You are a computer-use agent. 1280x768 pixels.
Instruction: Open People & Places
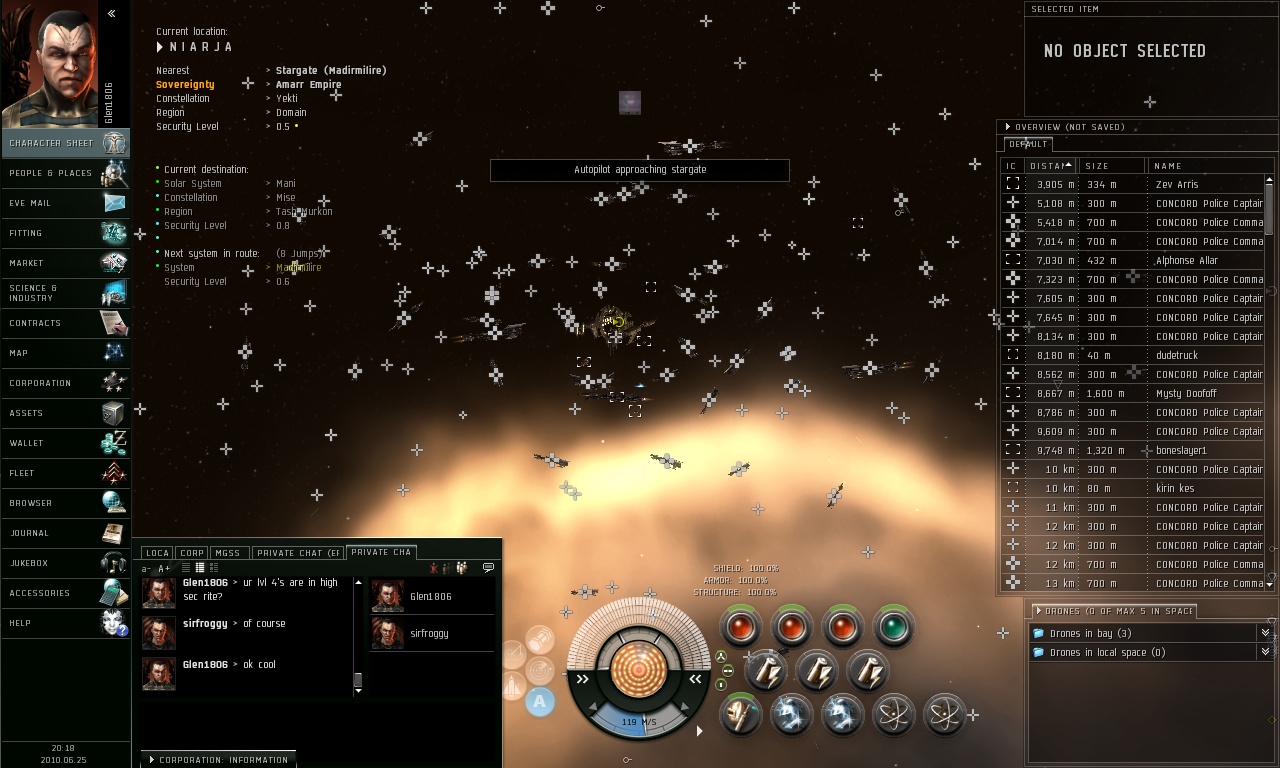pos(65,173)
